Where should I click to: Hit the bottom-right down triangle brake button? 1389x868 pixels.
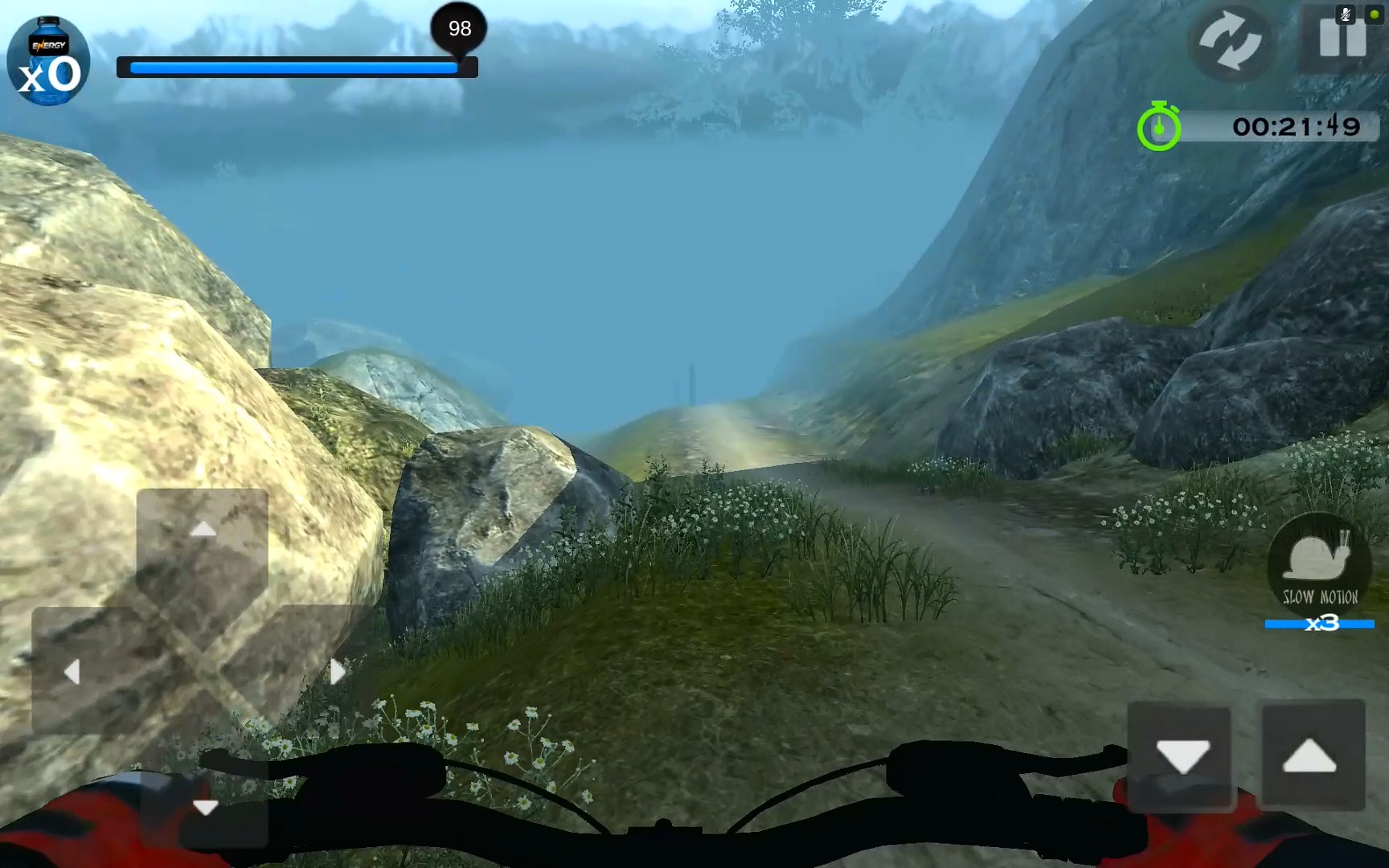pyautogui.click(x=1181, y=755)
